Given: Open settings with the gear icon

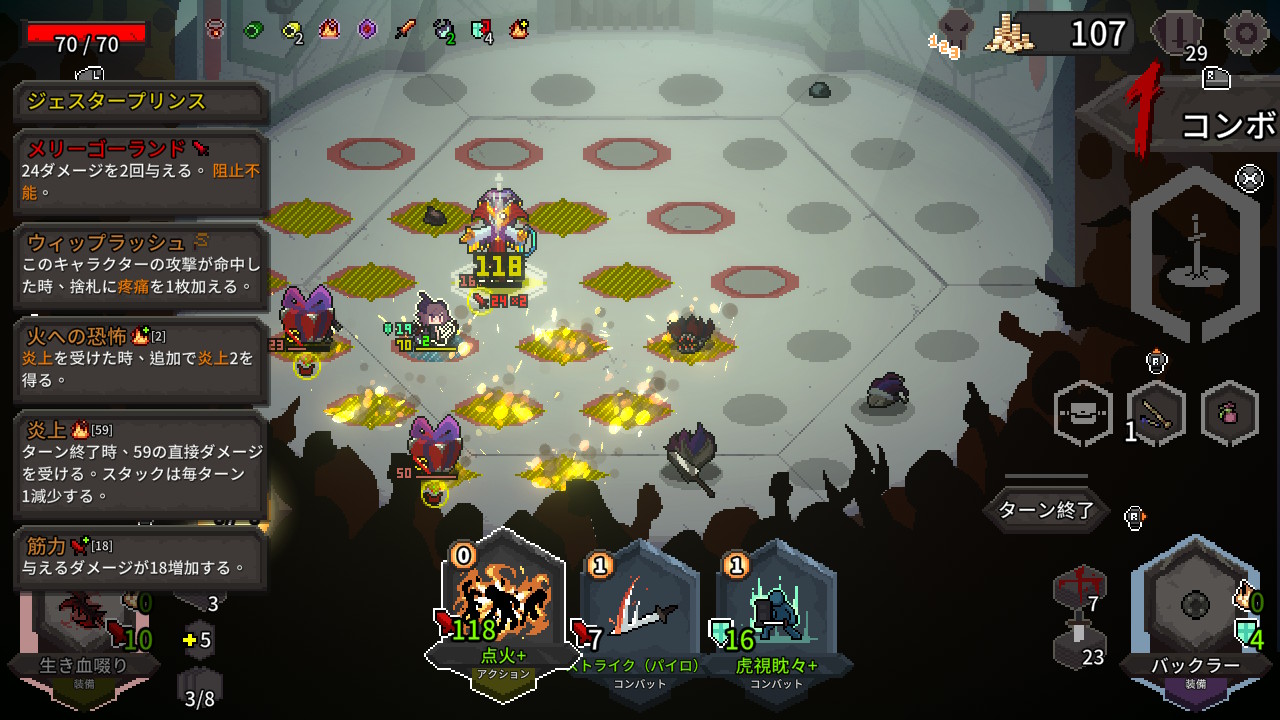Looking at the screenshot, I should [1246, 33].
